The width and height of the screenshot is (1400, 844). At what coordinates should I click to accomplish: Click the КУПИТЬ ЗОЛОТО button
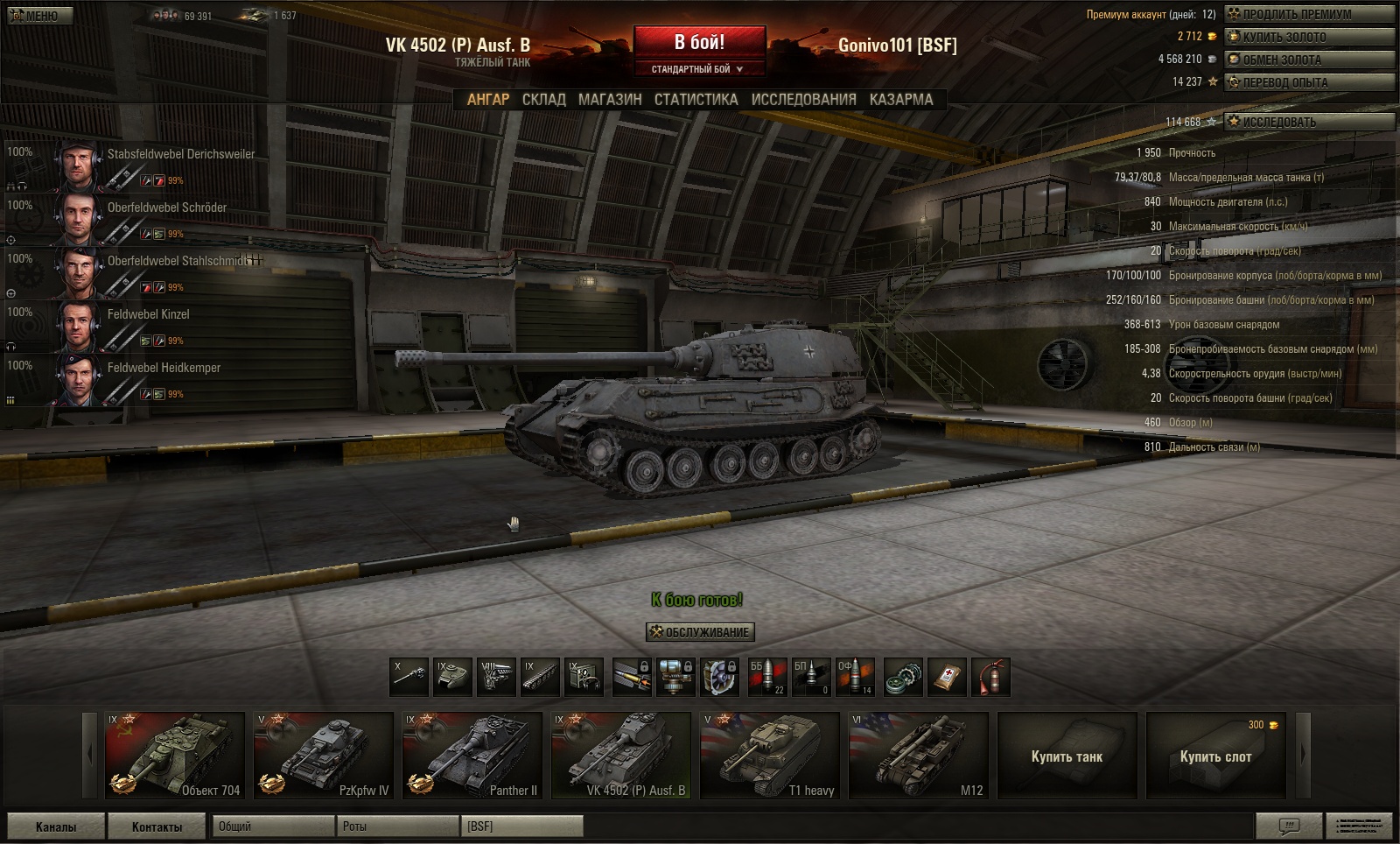(x=1308, y=37)
